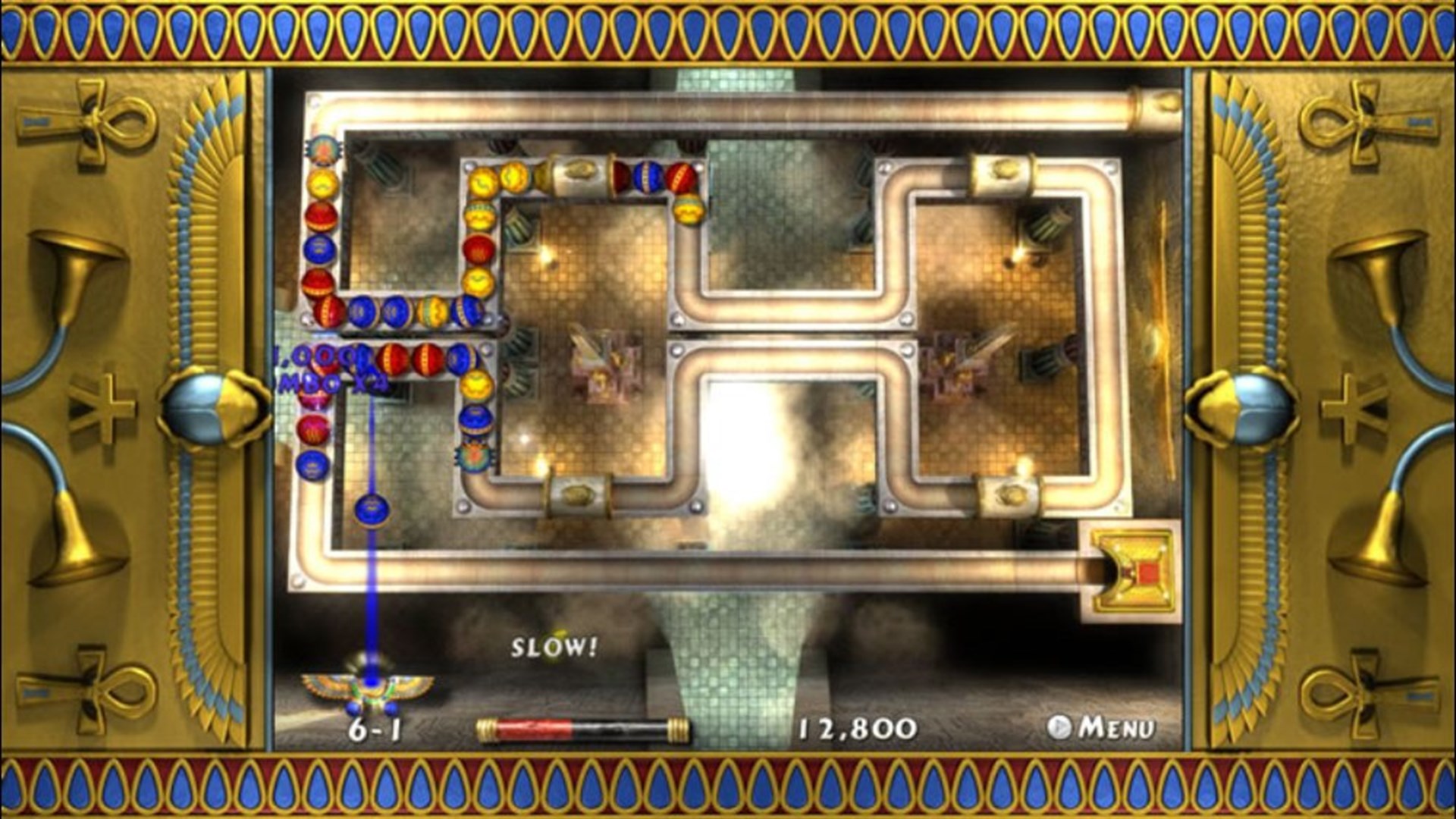Click the SLOW! power-up label
1456x819 pixels.
point(554,648)
